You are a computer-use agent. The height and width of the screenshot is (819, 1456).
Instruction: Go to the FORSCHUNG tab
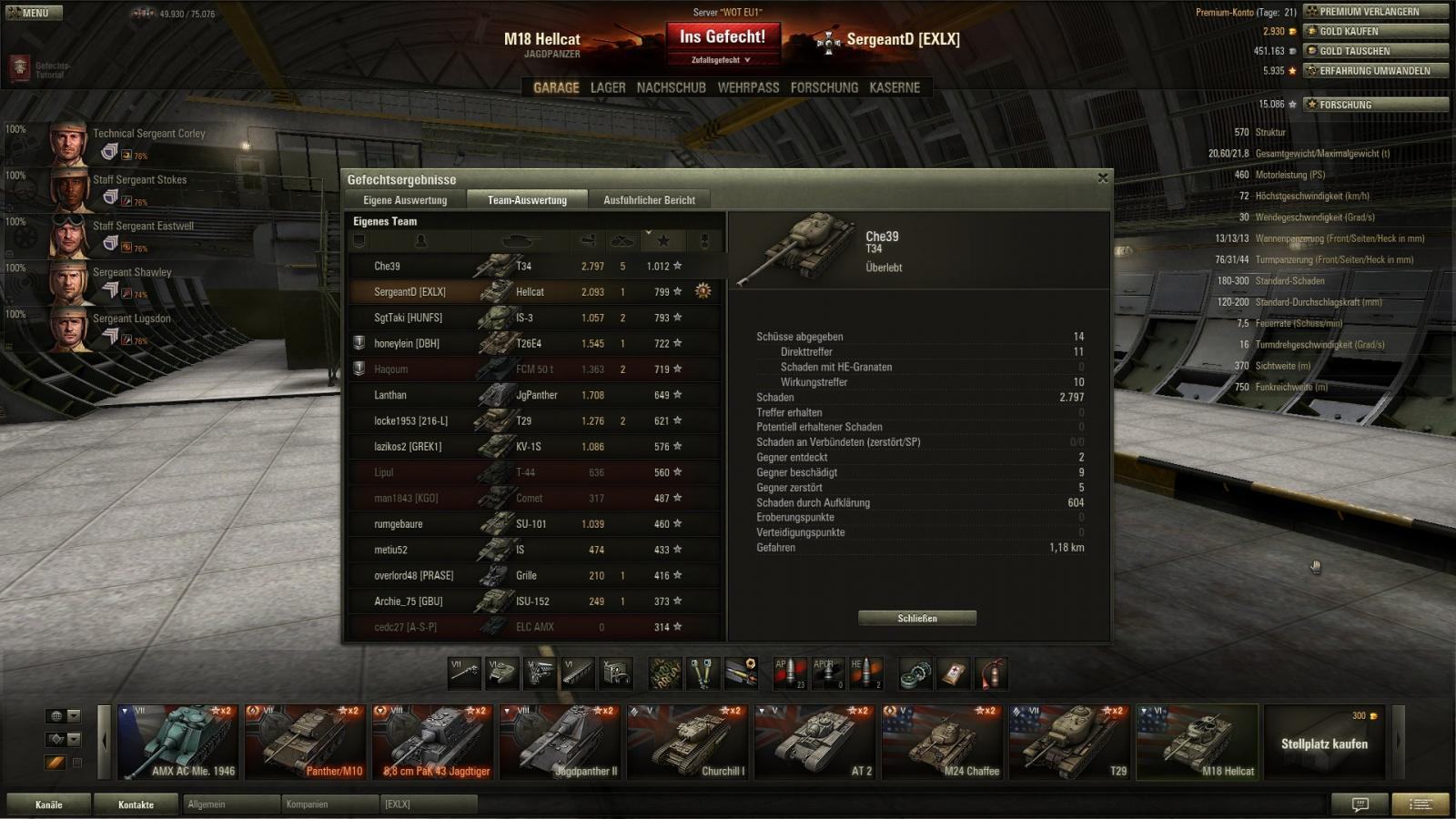click(824, 87)
